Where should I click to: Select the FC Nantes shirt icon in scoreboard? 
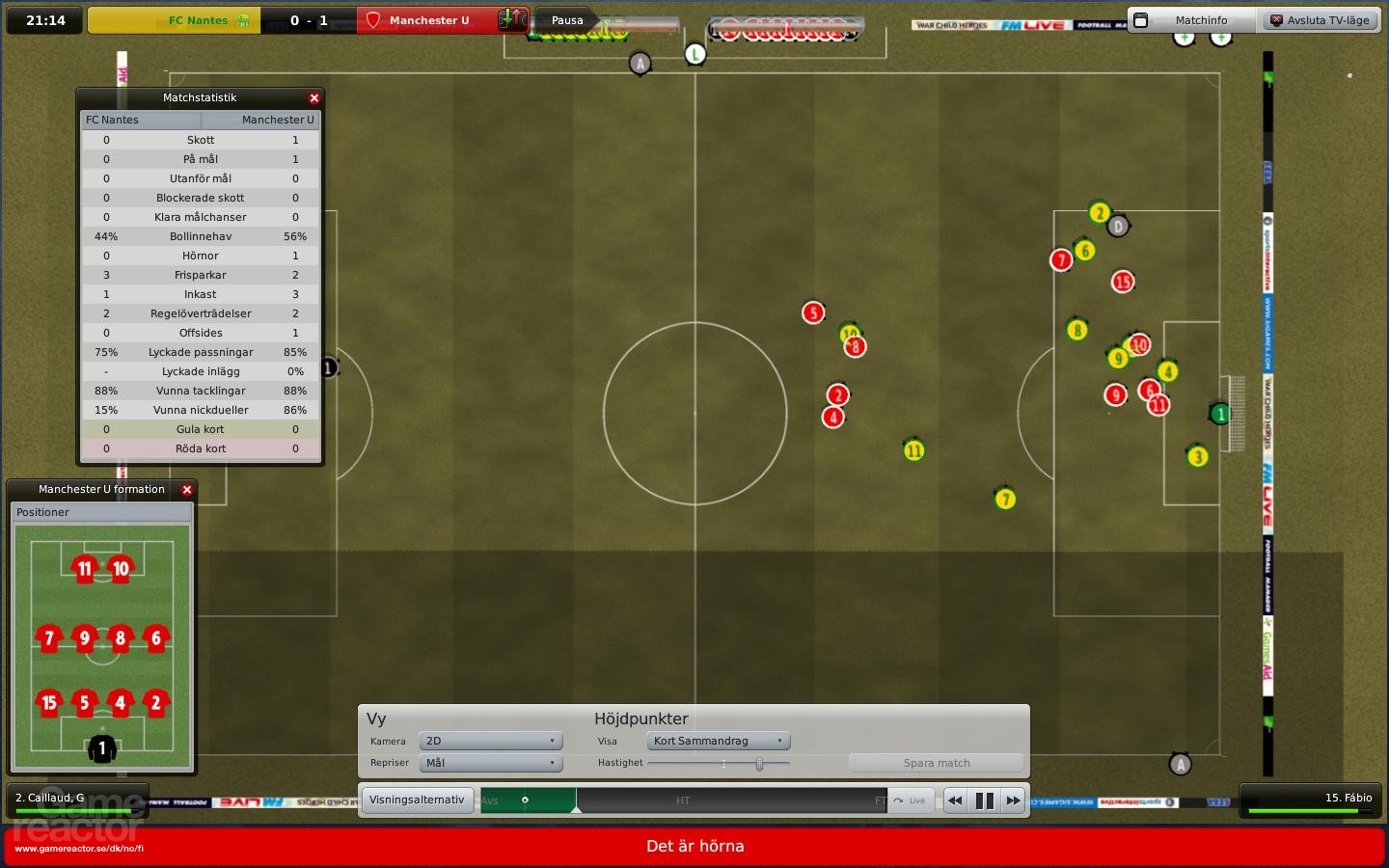(244, 19)
